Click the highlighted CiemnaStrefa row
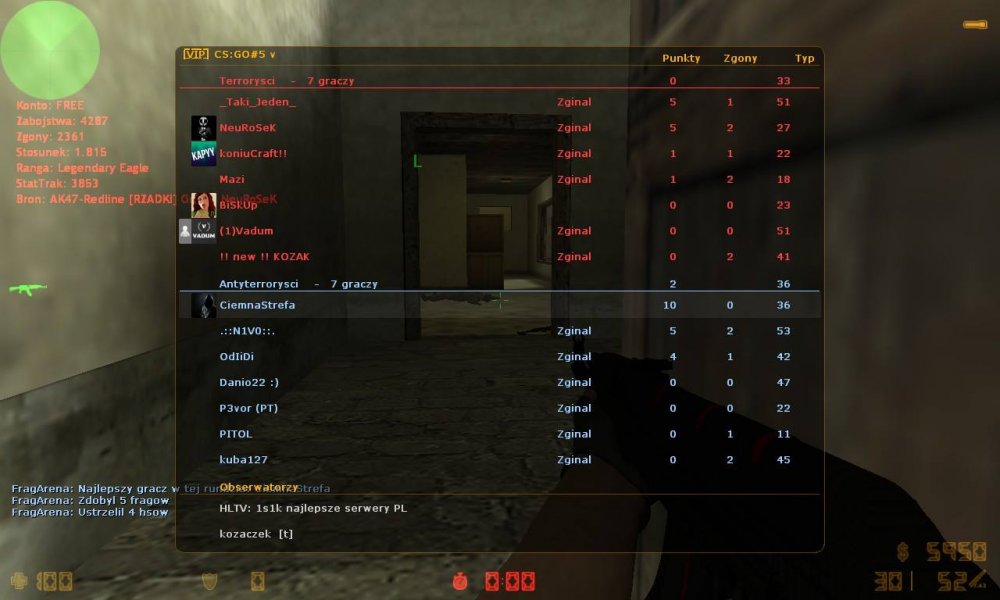The height and width of the screenshot is (600, 1000). point(257,305)
